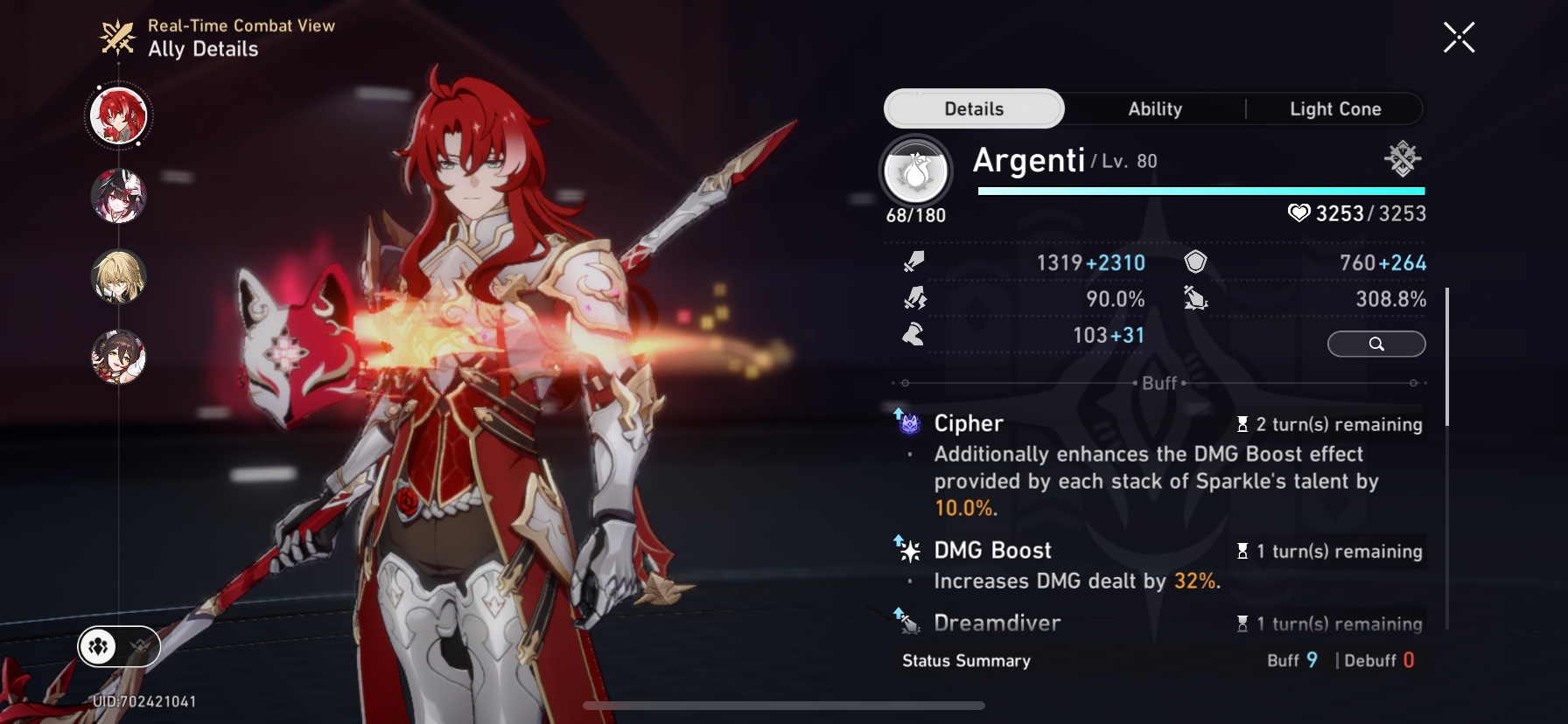Viewport: 1568px width, 724px height.
Task: Switch to the Ability tab
Action: click(x=1153, y=108)
